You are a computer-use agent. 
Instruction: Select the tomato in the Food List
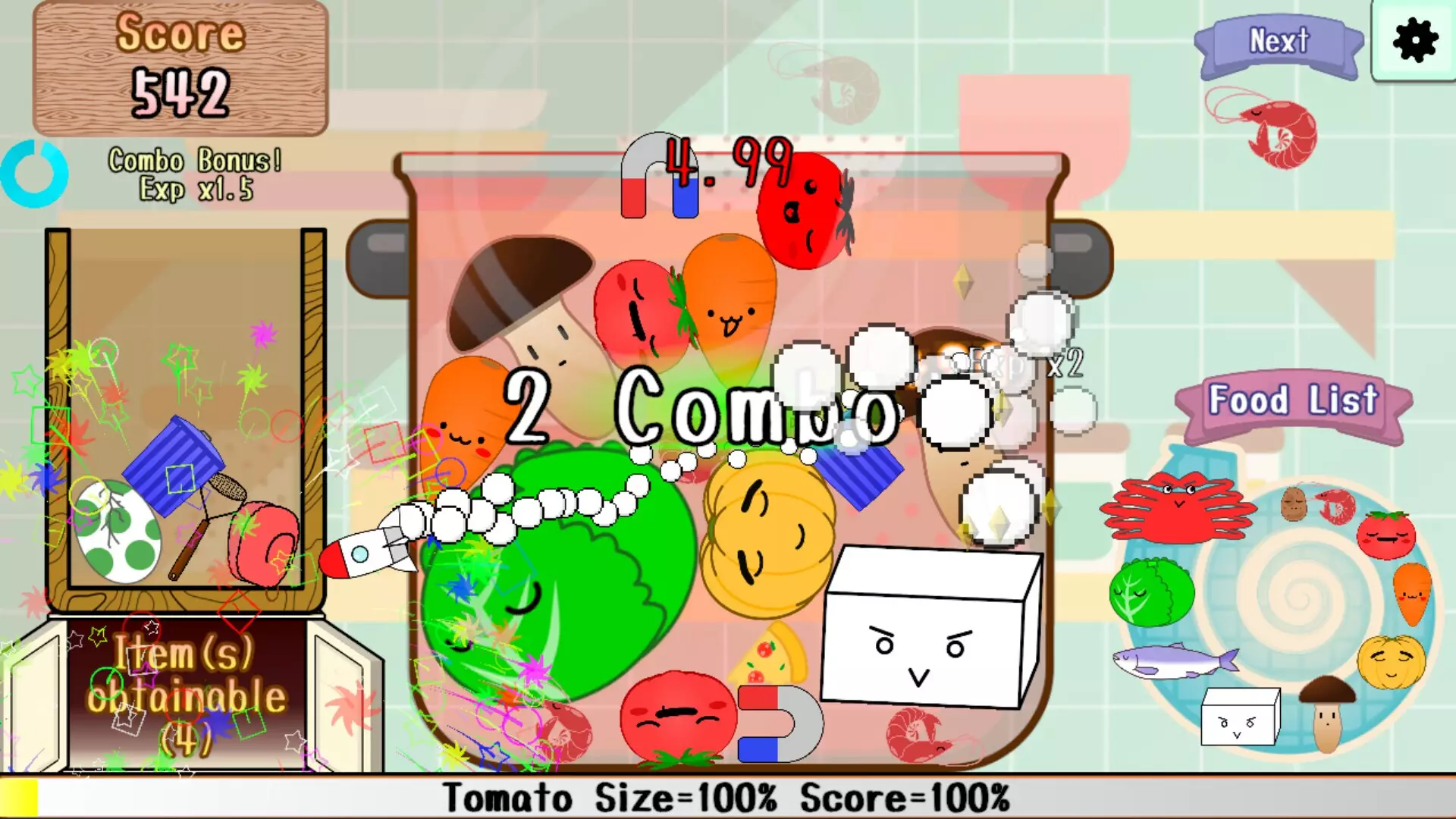(1386, 536)
